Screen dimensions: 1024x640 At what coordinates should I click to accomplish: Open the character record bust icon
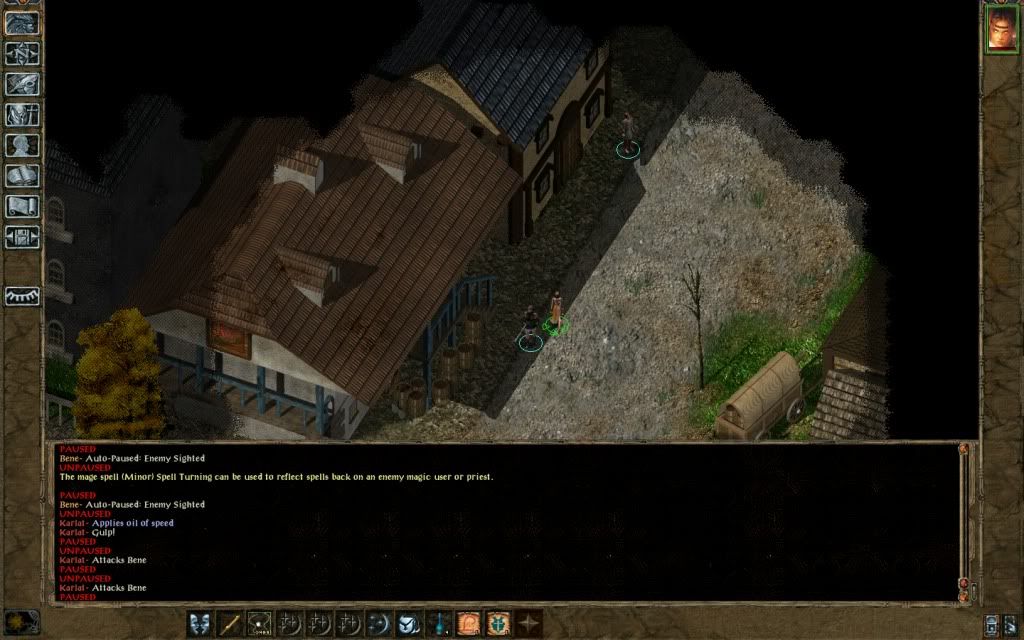[x=22, y=146]
